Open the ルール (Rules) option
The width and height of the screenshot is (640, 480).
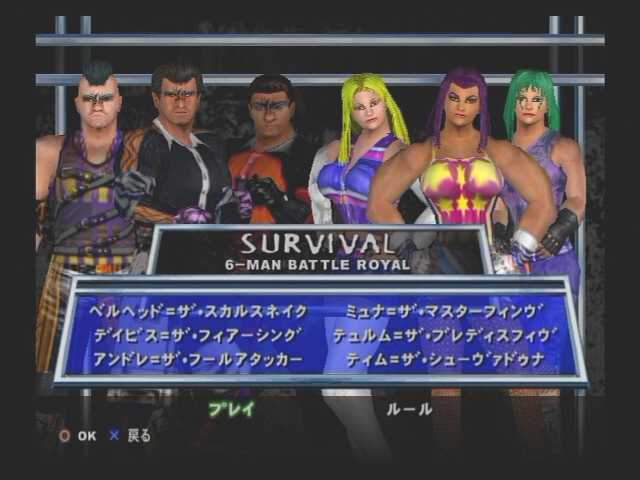(x=409, y=408)
